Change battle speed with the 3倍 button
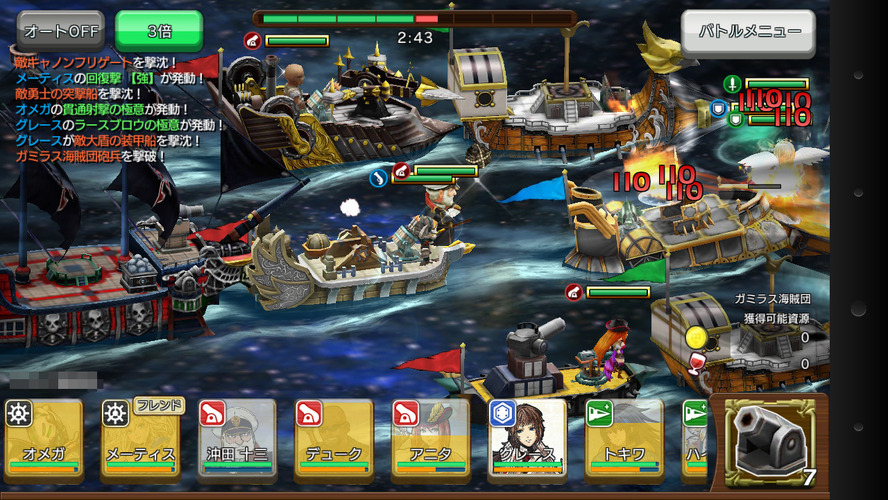 159,31
